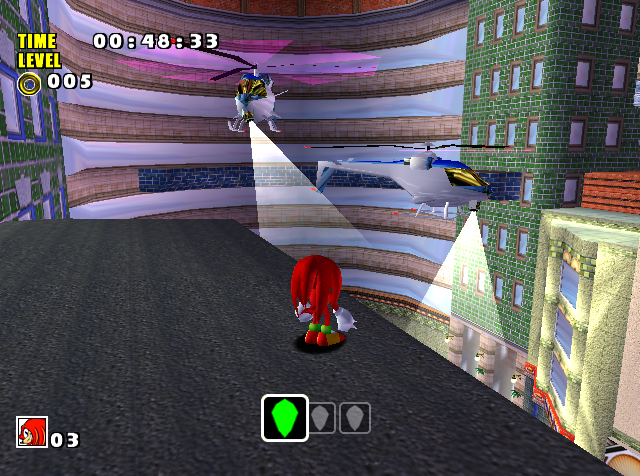
Task: Select the glowing green emerald radar indicator
Action: pyautogui.click(x=285, y=417)
